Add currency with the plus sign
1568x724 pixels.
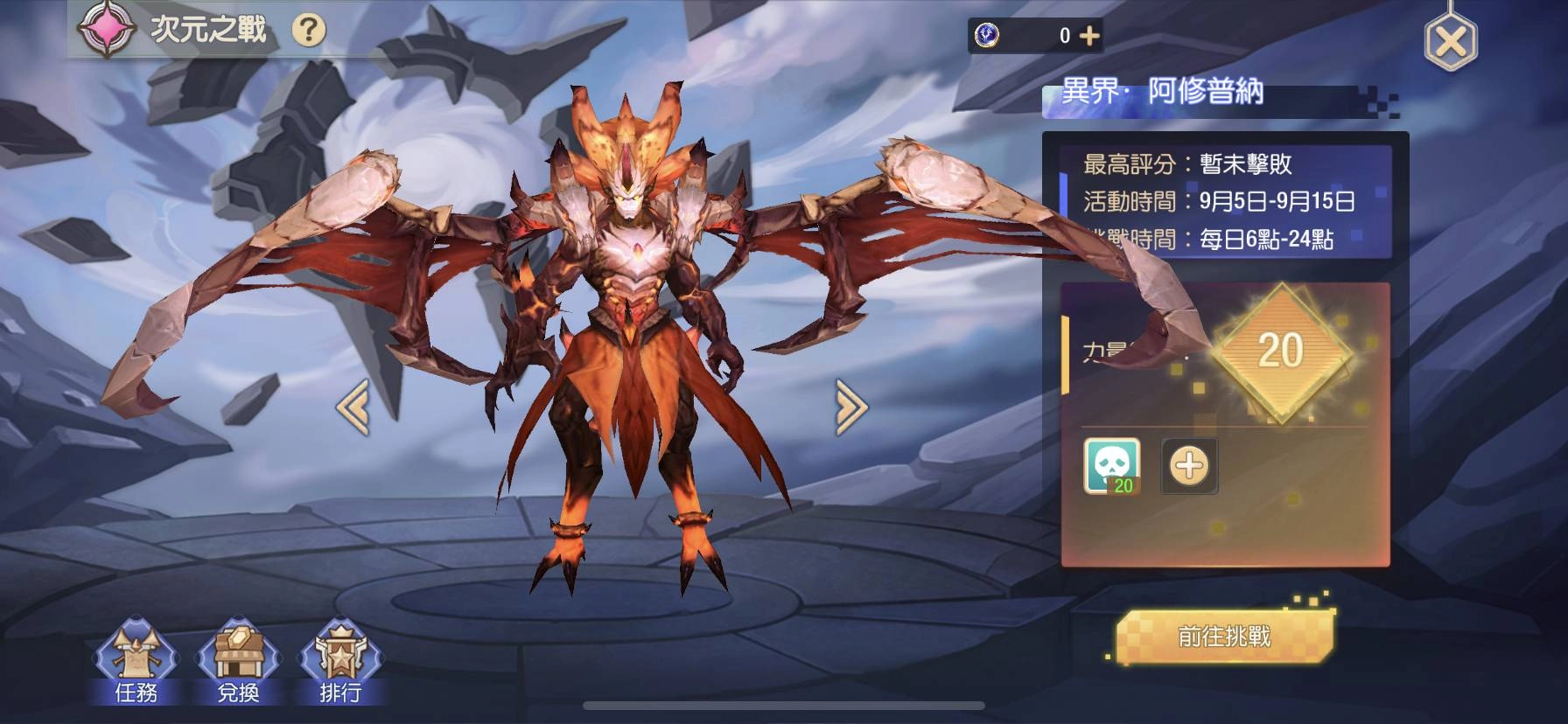pos(1088,33)
